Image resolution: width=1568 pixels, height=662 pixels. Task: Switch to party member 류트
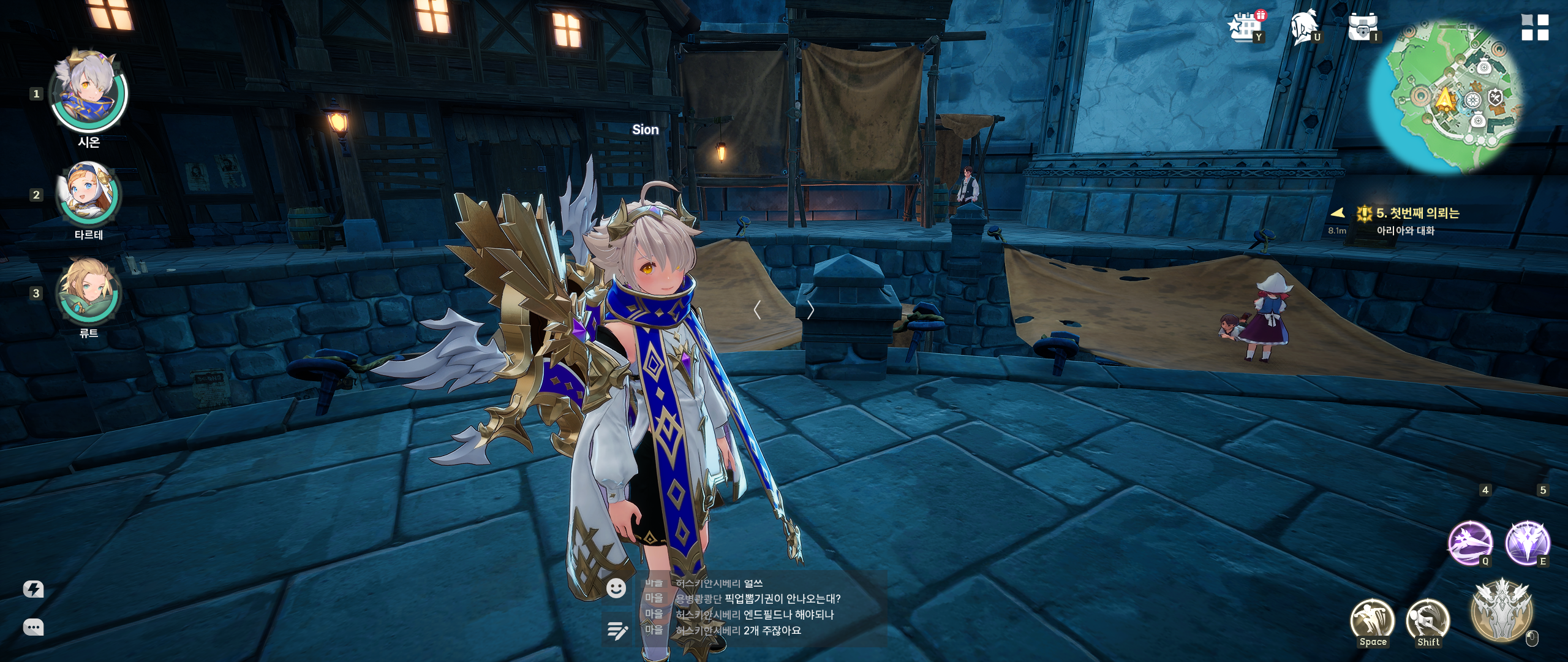tap(88, 292)
